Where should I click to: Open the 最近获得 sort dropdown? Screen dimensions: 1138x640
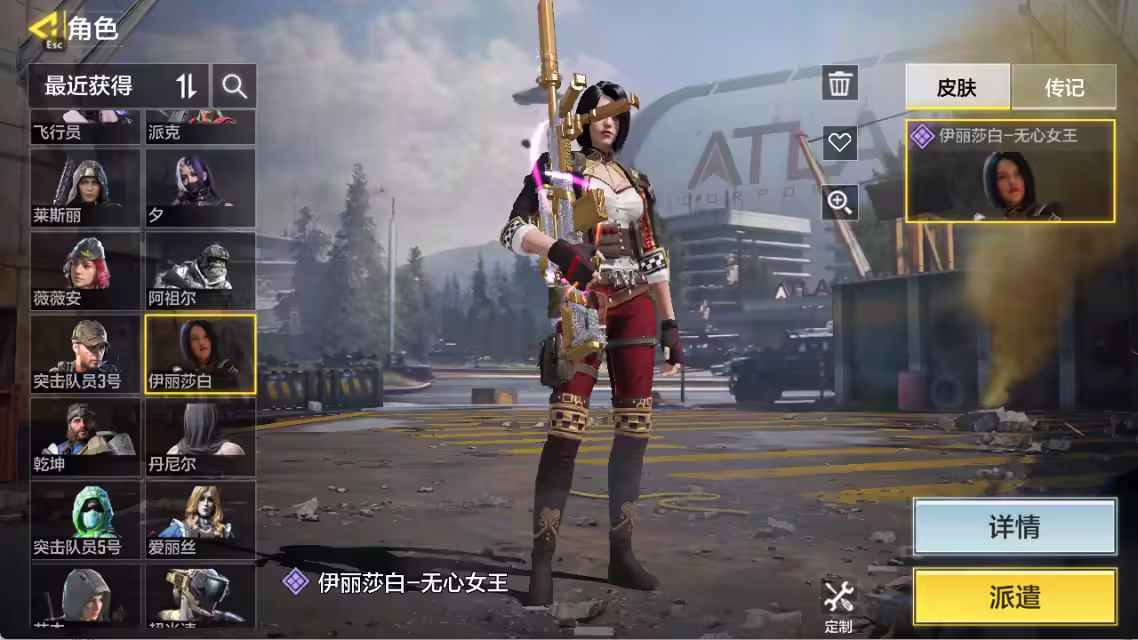[x=118, y=86]
